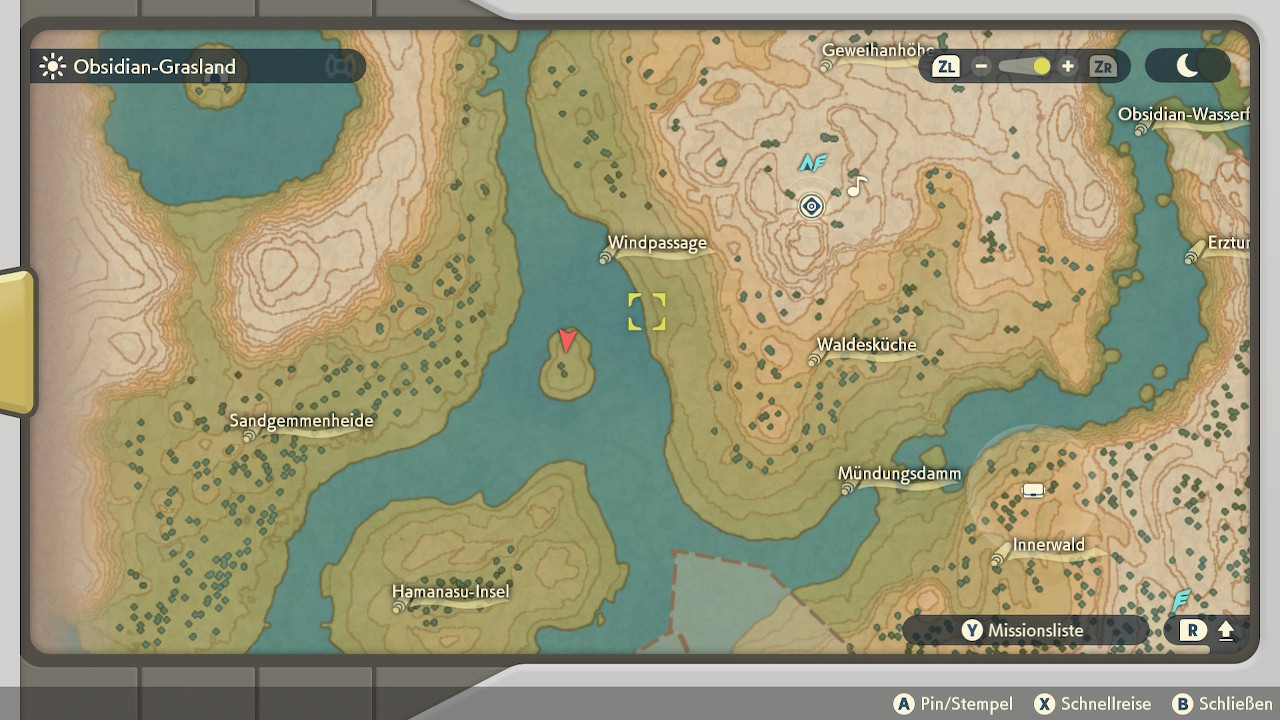1280x720 pixels.
Task: Select the Mündungsdamm location marker
Action: [847, 489]
